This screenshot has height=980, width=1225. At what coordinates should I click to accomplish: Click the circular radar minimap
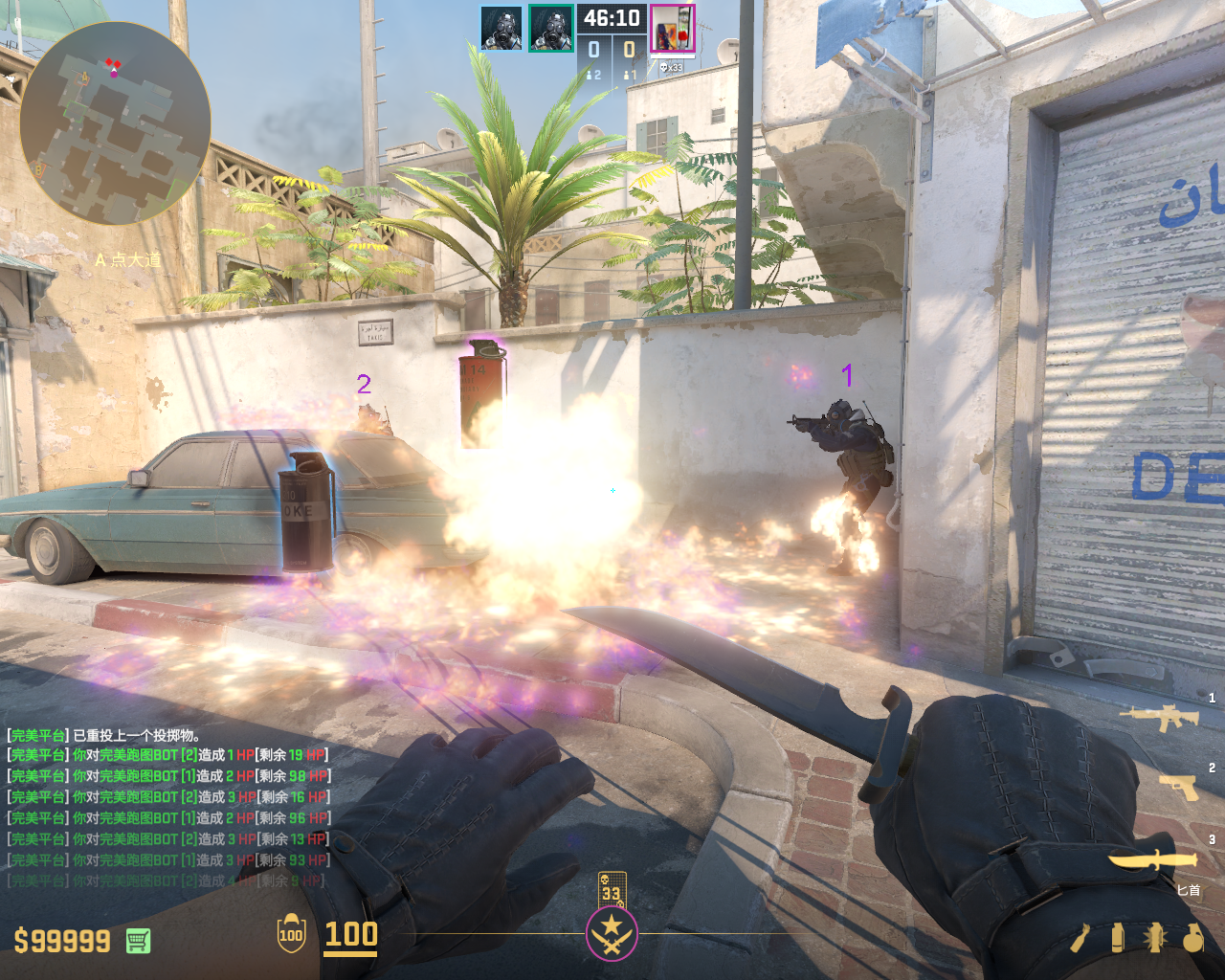pos(115,124)
